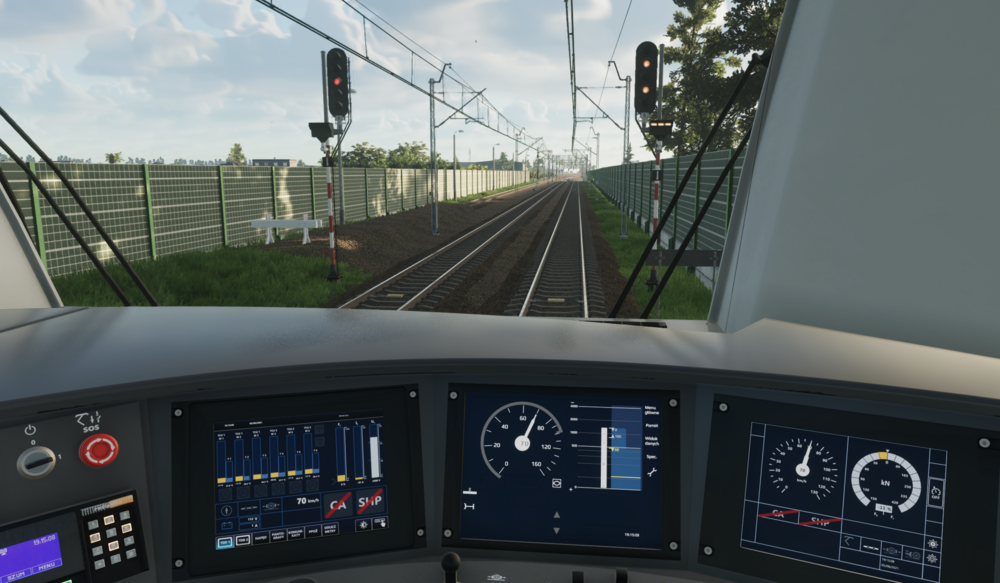Select SZUM on the radio display
Viewport: 1000px width, 583px height.
[x=15, y=577]
